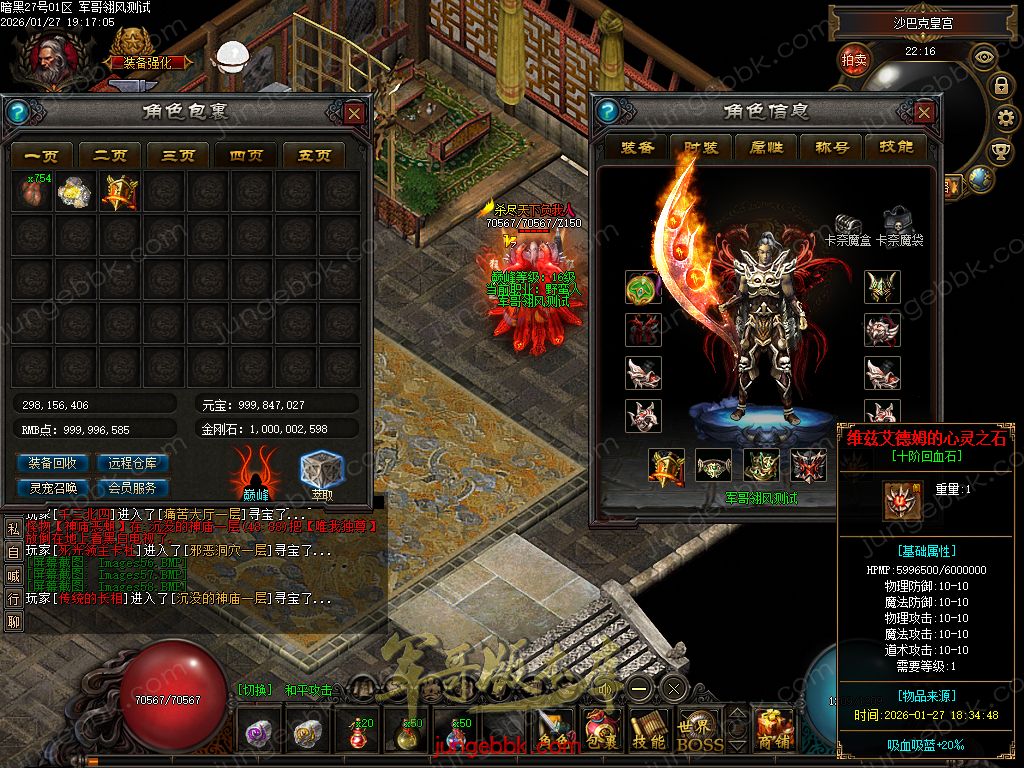Close the character info (角色信息) window

click(x=924, y=113)
